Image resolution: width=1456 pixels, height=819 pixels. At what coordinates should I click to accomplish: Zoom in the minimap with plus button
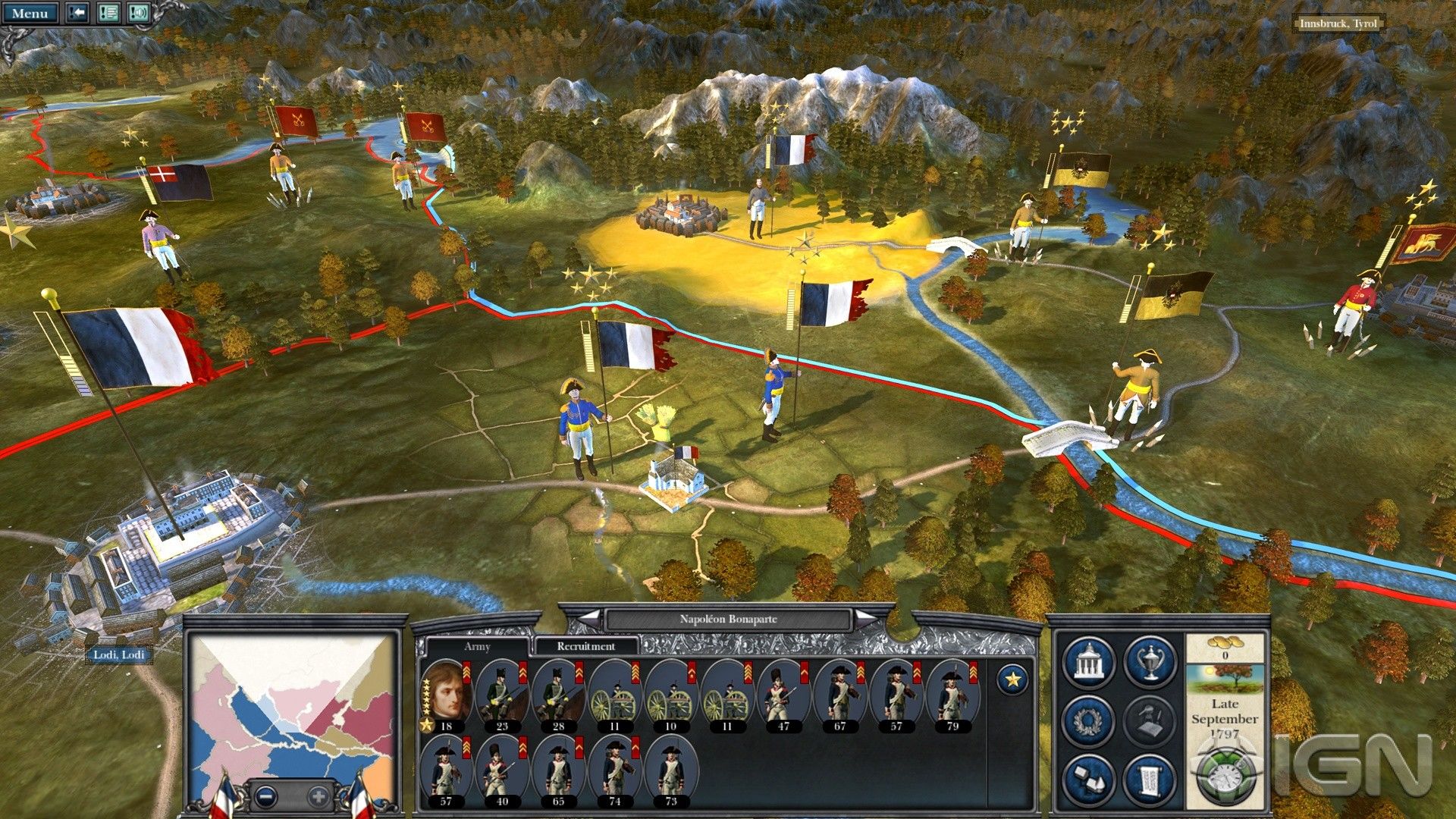click(318, 796)
